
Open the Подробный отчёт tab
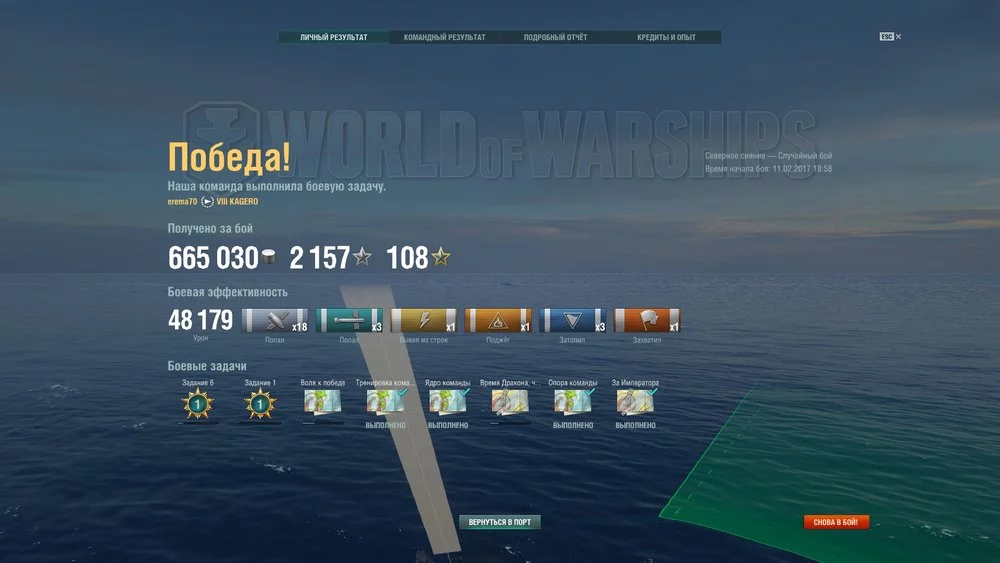tap(555, 37)
